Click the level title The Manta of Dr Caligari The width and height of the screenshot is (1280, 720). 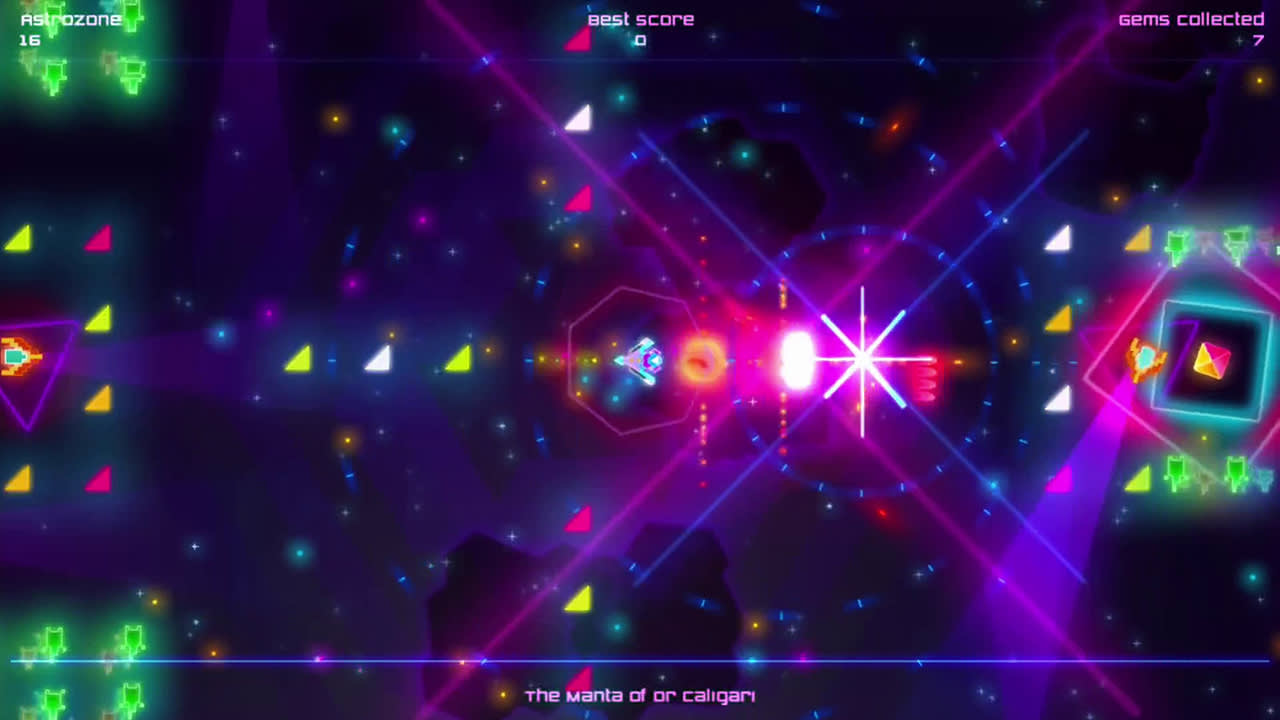[641, 695]
